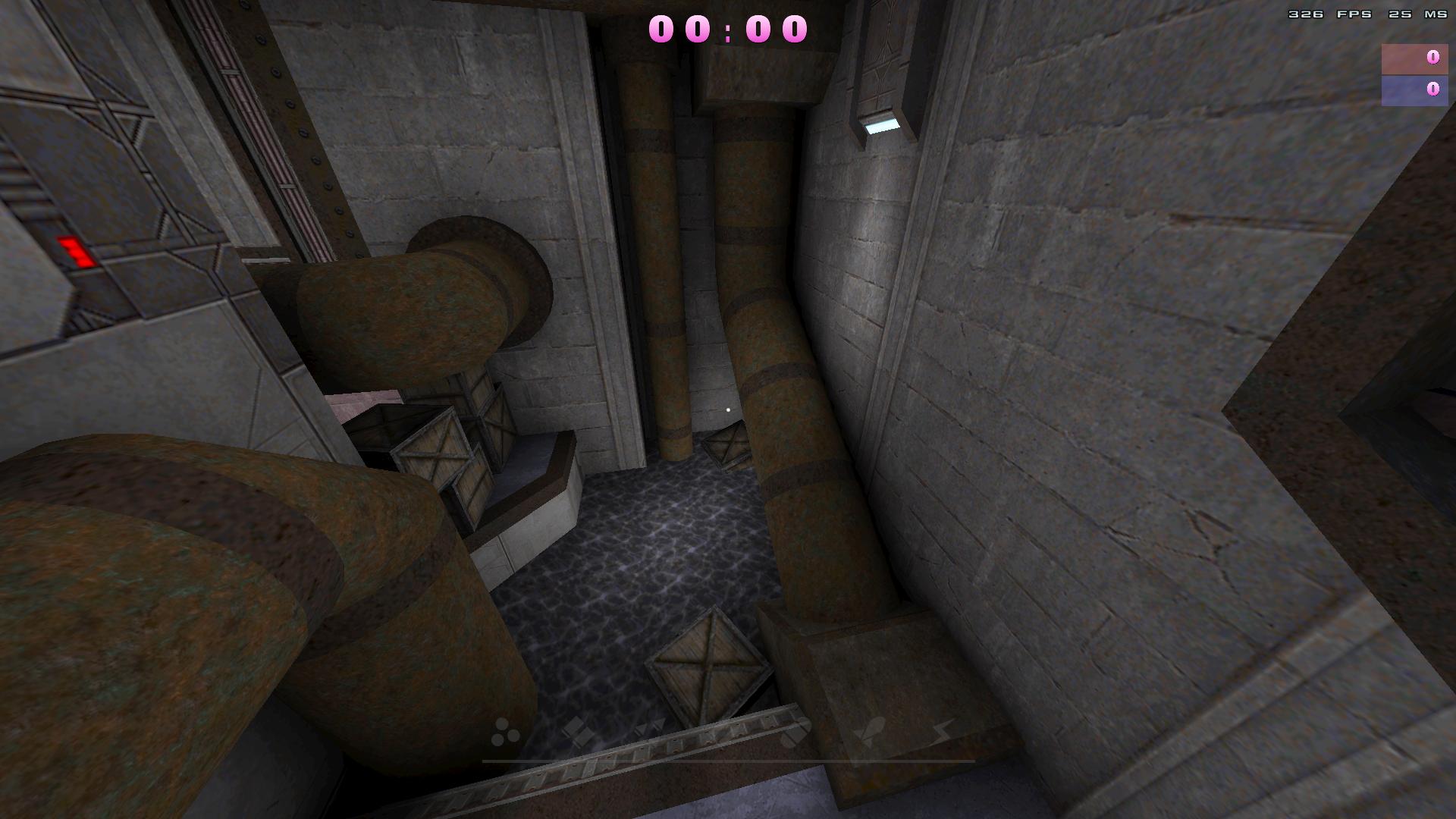Select the capsule-shaped grenade weapon icon
The width and height of the screenshot is (1456, 819).
click(796, 733)
